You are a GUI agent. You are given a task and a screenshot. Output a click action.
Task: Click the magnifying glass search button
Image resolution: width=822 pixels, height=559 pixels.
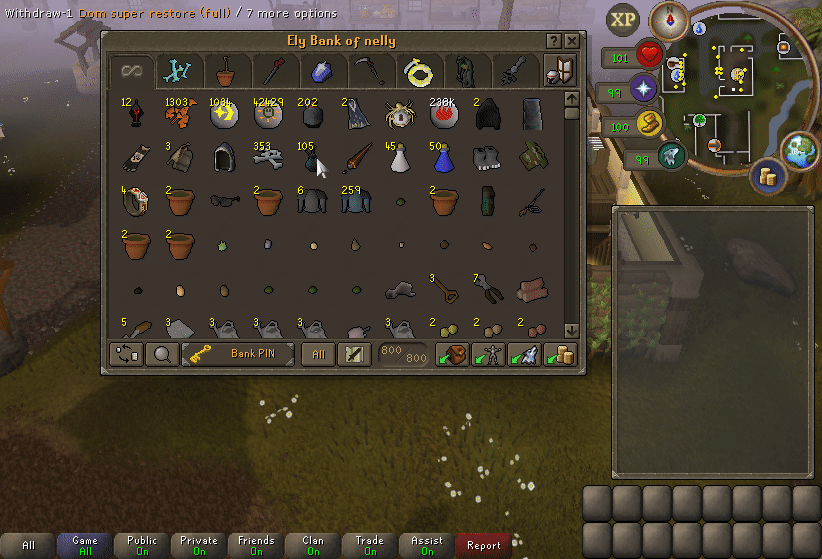click(160, 354)
